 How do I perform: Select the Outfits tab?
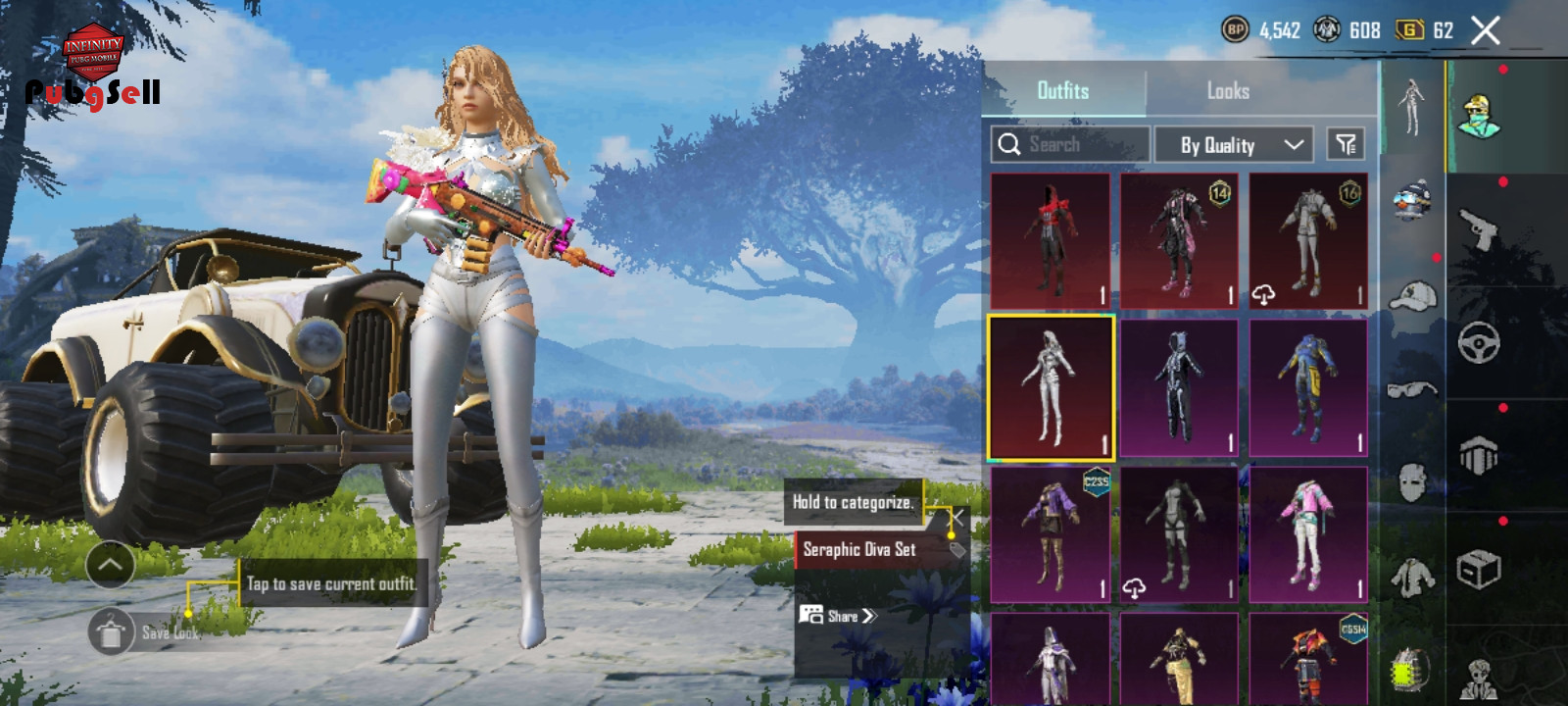point(1063,91)
